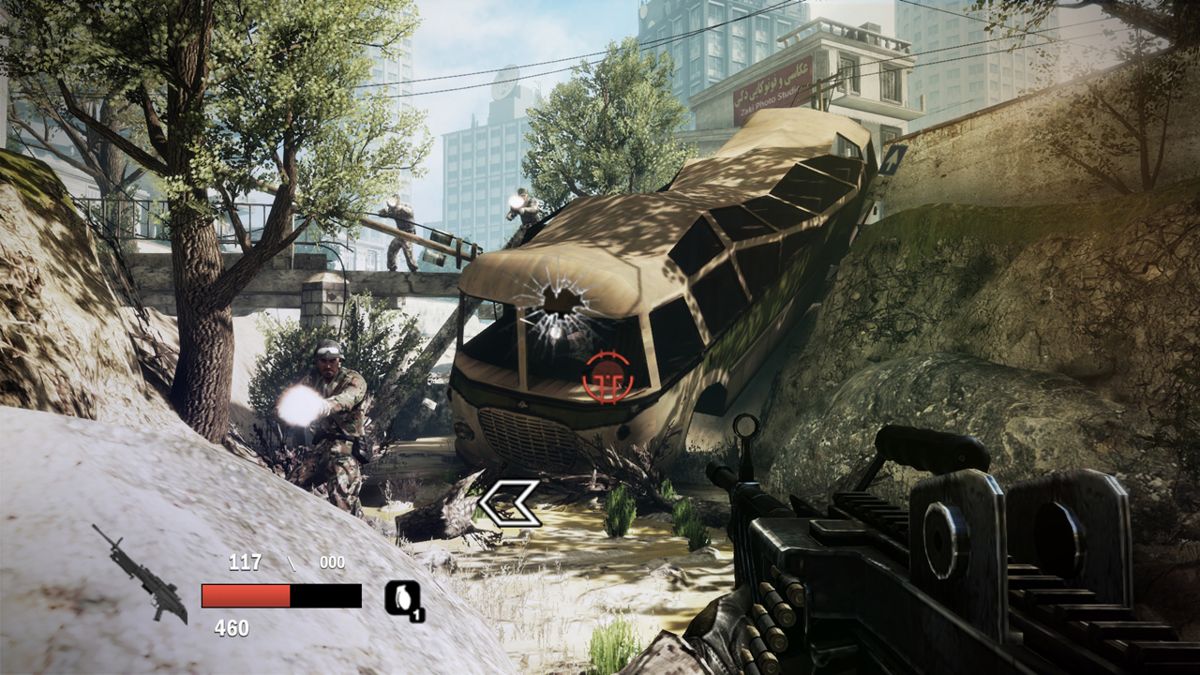Click the white left-pointing cover arrow

click(508, 503)
